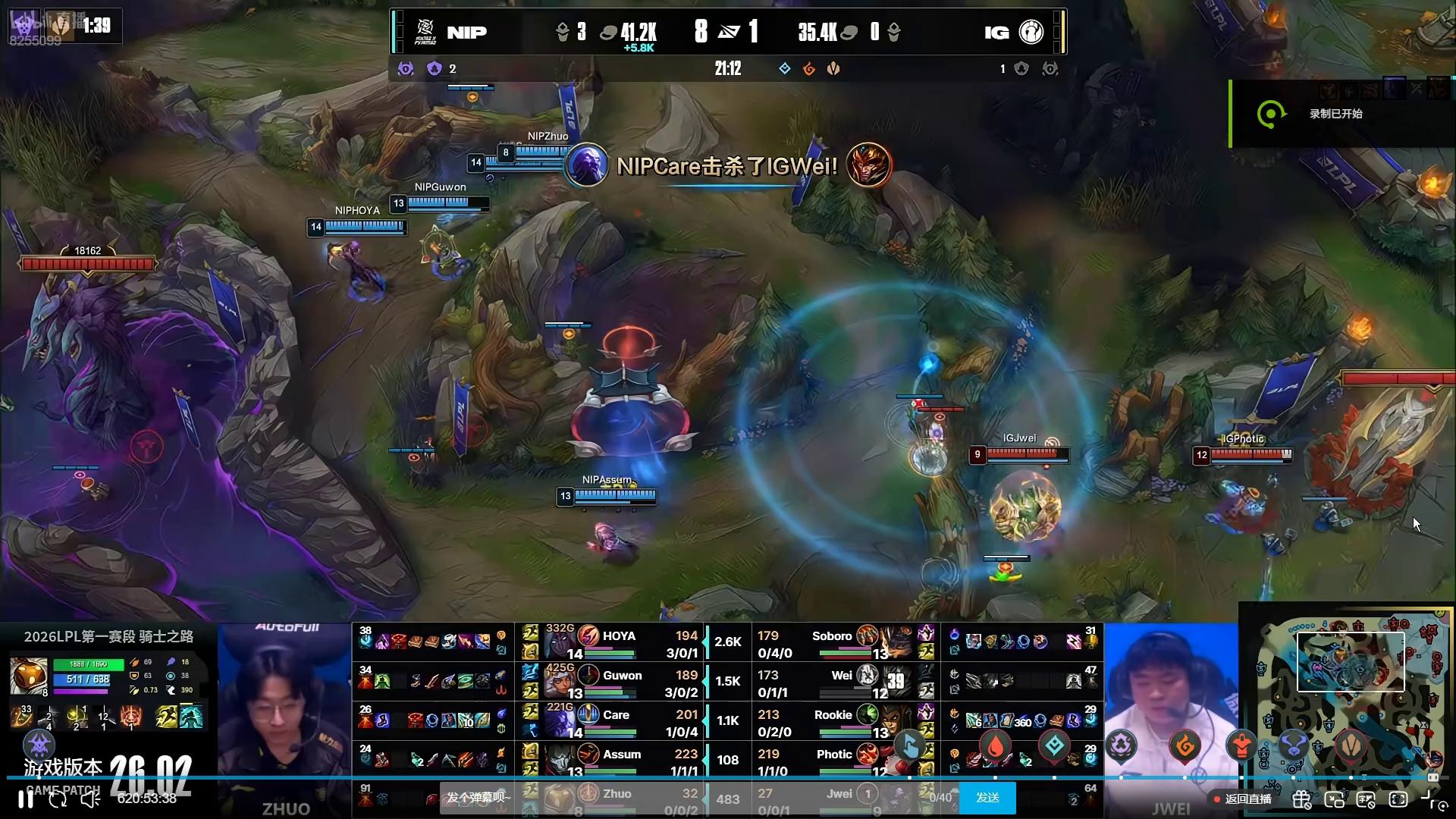The width and height of the screenshot is (1456, 819).
Task: Focus the danmaku comment input box
Action: [479, 798]
